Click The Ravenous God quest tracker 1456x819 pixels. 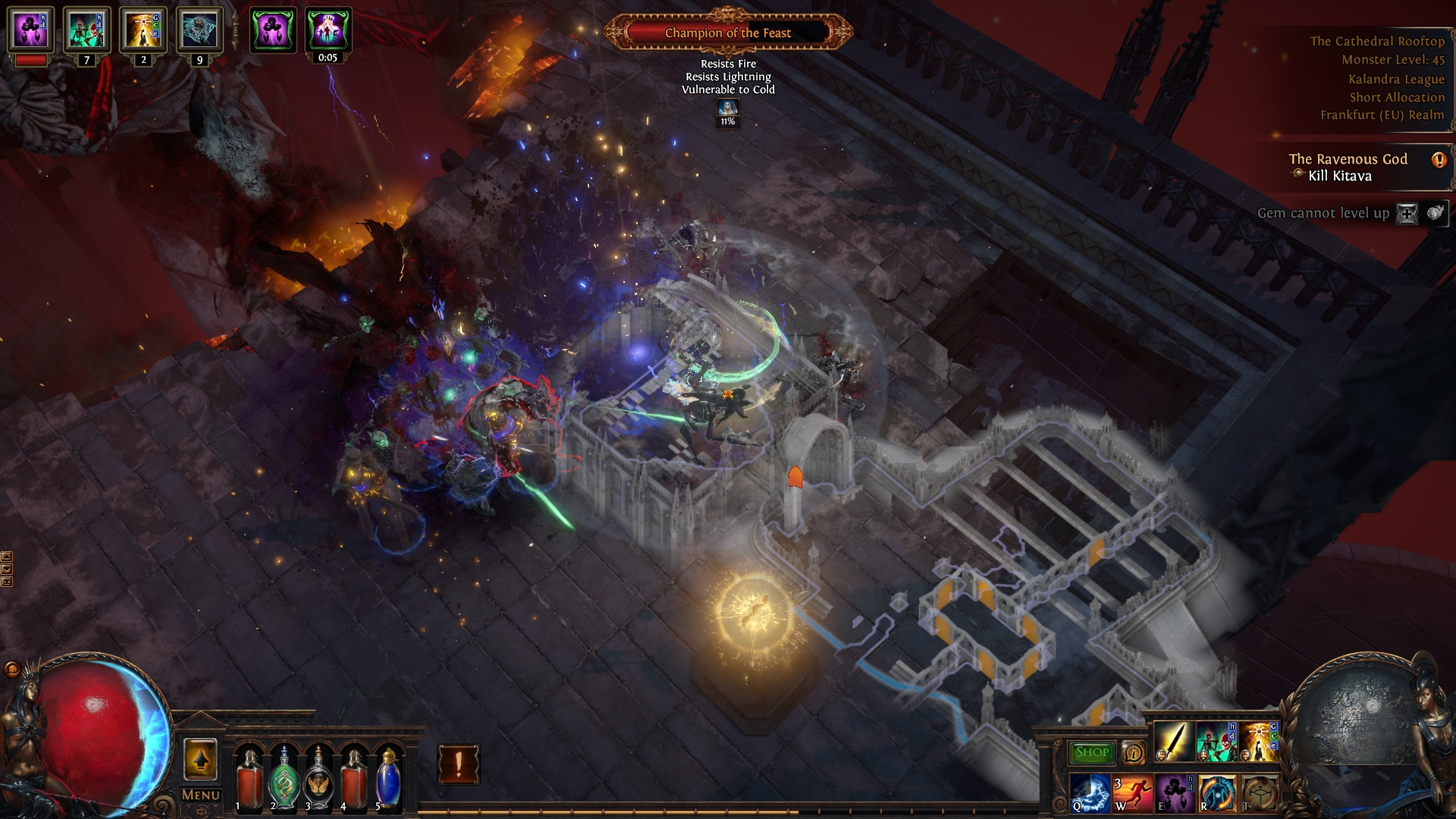point(1348,167)
